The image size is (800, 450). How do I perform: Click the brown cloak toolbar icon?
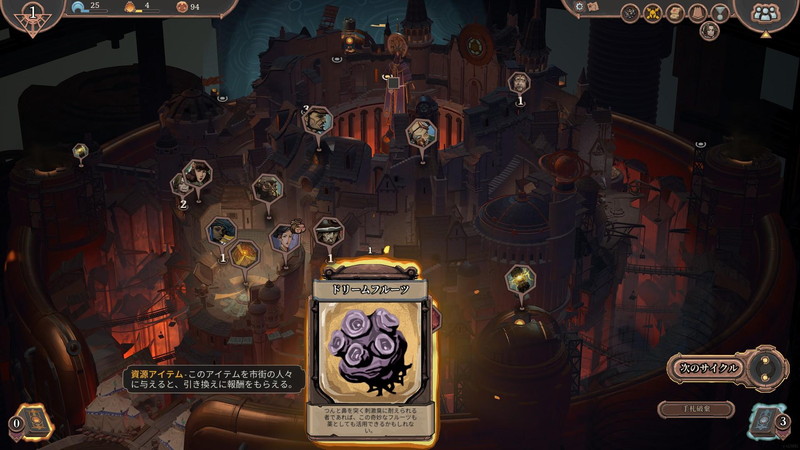pyautogui.click(x=698, y=13)
